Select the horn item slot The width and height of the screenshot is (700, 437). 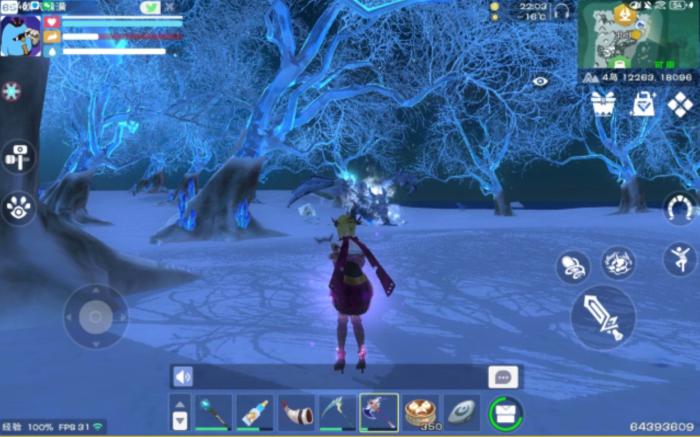pyautogui.click(x=296, y=411)
